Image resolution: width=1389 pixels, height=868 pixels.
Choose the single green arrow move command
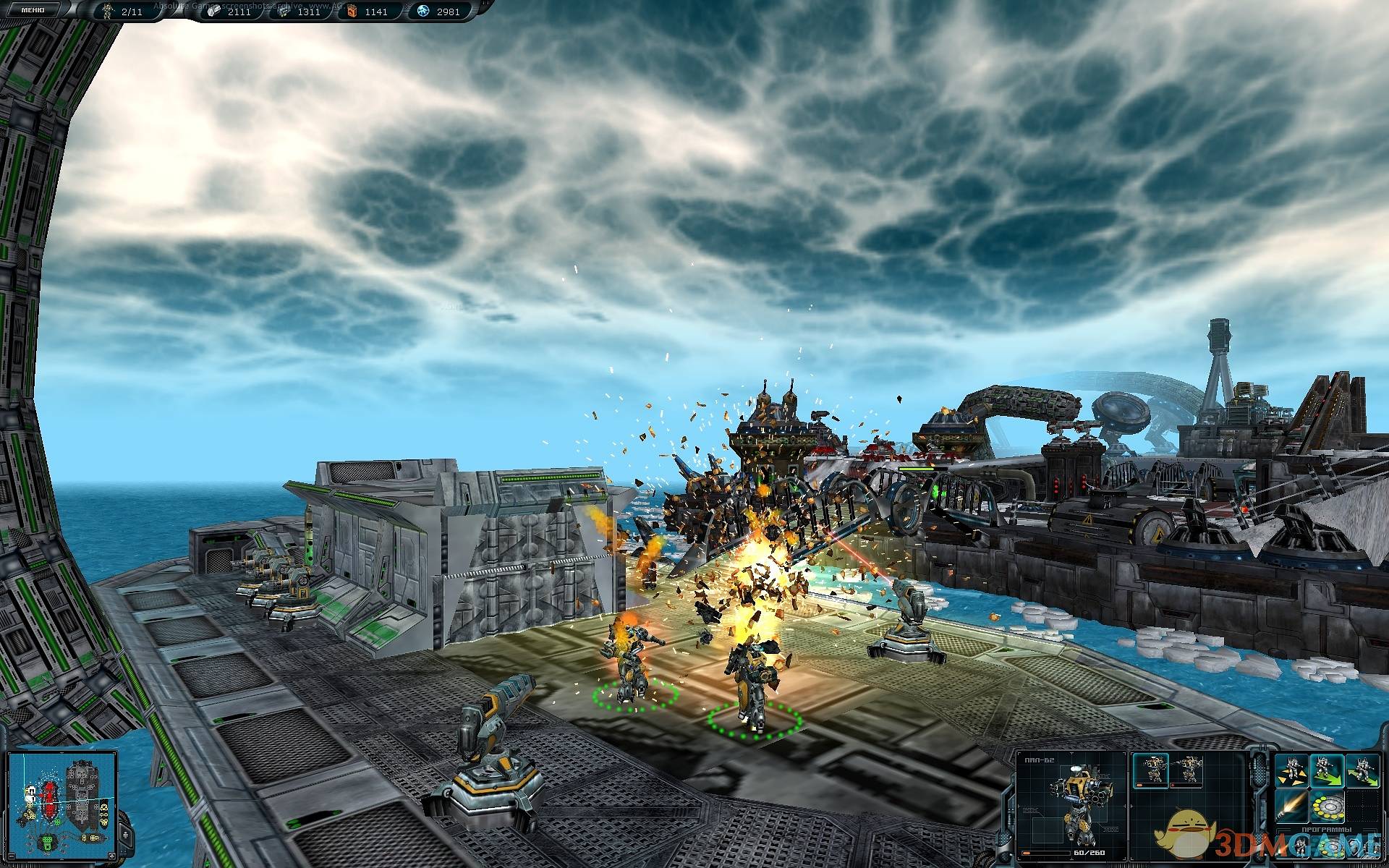pos(1326,771)
